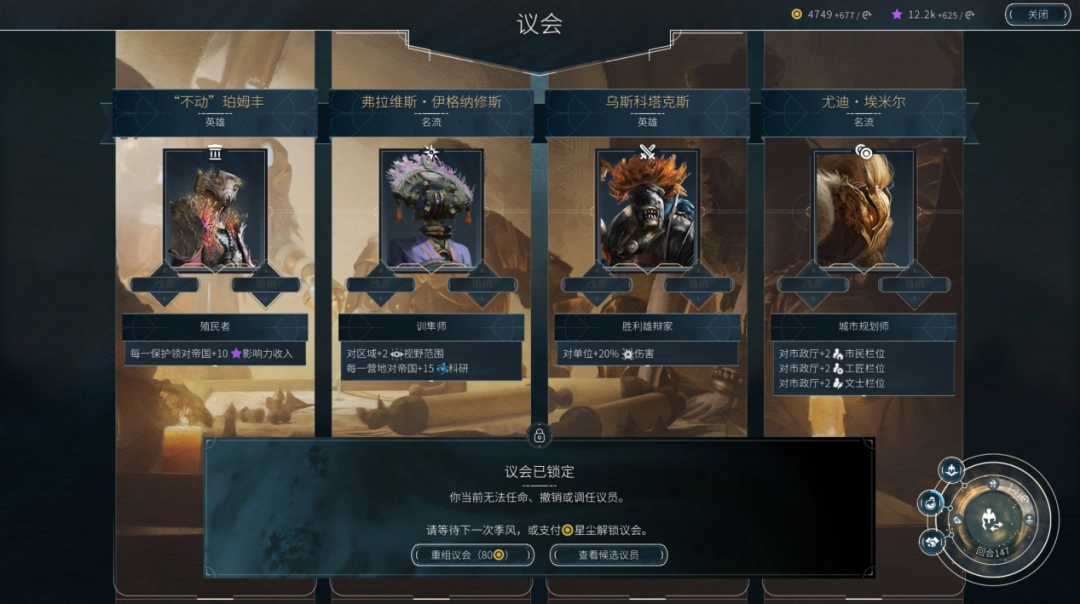Open 查看候选议员 candidate list
This screenshot has width=1080, height=604.
[x=608, y=555]
